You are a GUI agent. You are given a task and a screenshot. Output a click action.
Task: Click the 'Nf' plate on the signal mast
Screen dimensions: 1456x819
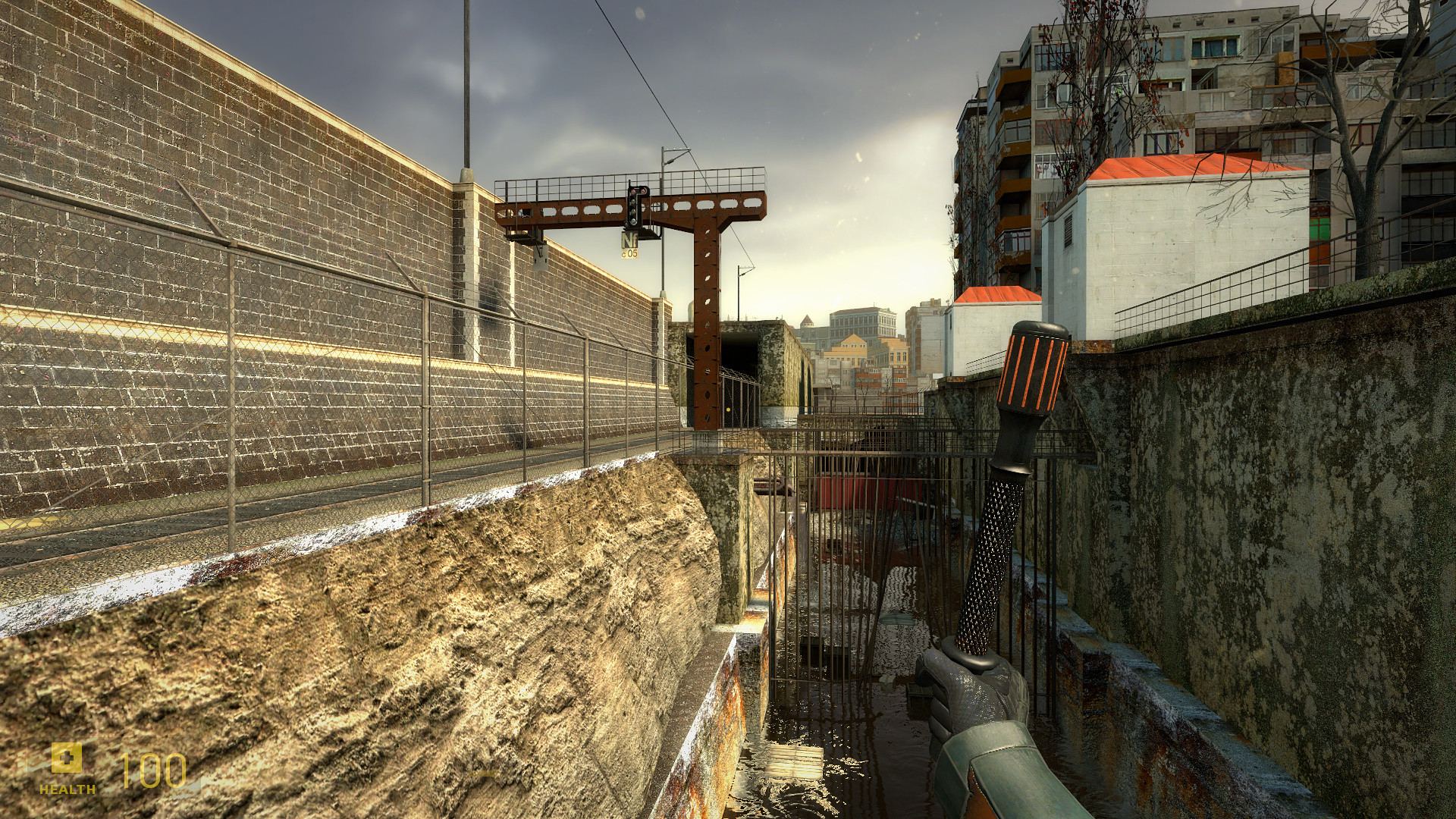pos(629,240)
